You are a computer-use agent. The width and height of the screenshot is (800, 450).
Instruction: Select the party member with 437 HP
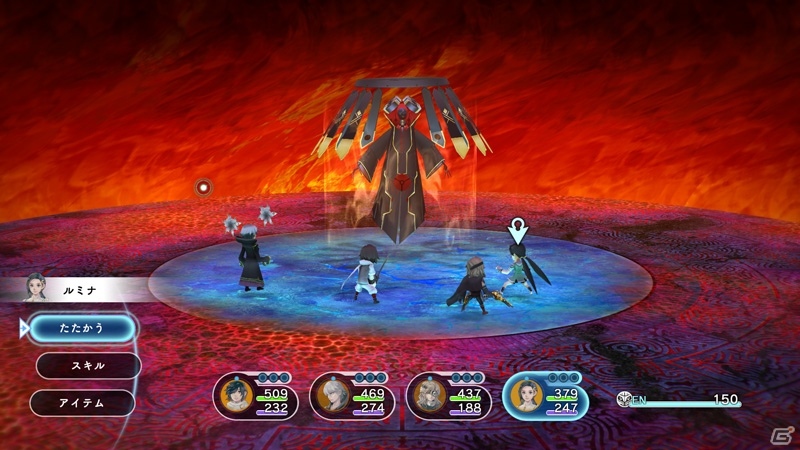(448, 396)
